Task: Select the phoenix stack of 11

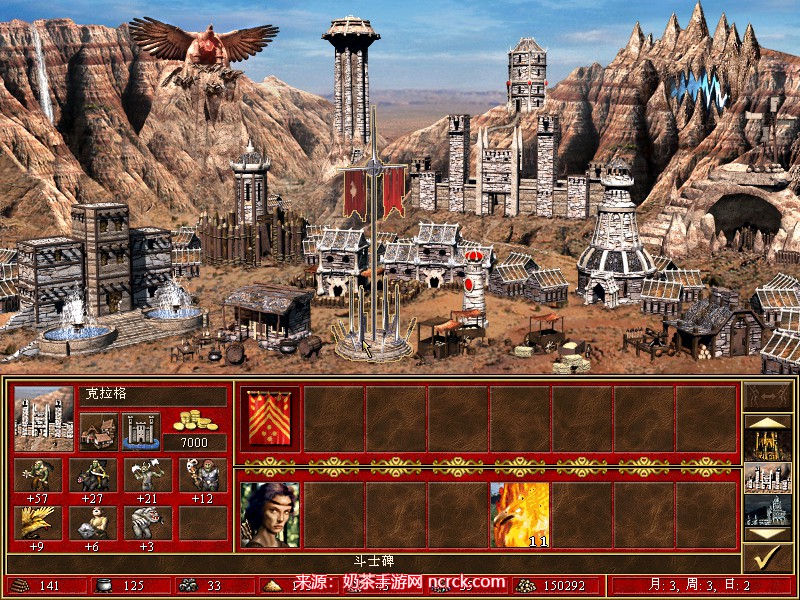Action: click(519, 515)
